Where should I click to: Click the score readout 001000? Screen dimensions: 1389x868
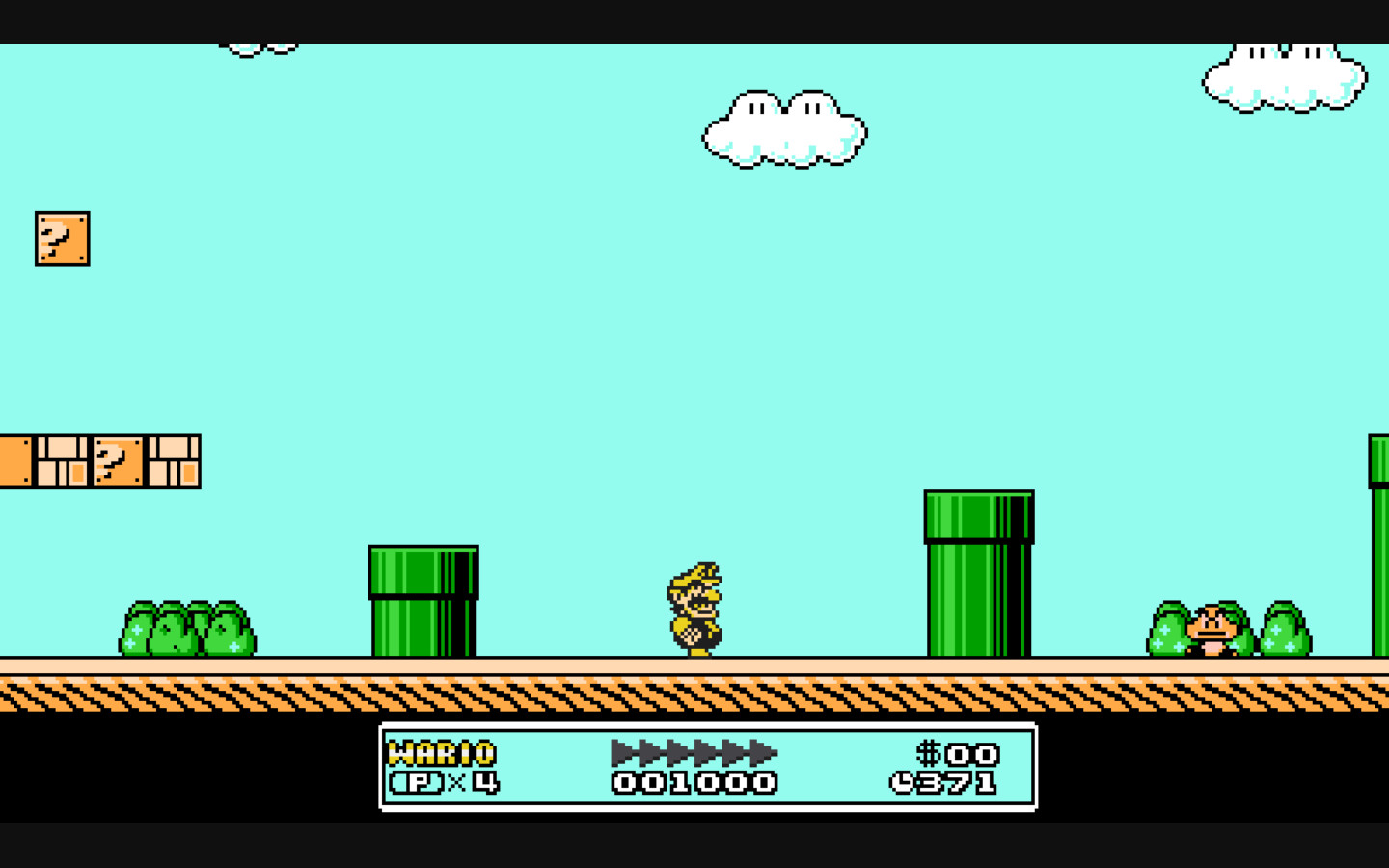click(693, 783)
